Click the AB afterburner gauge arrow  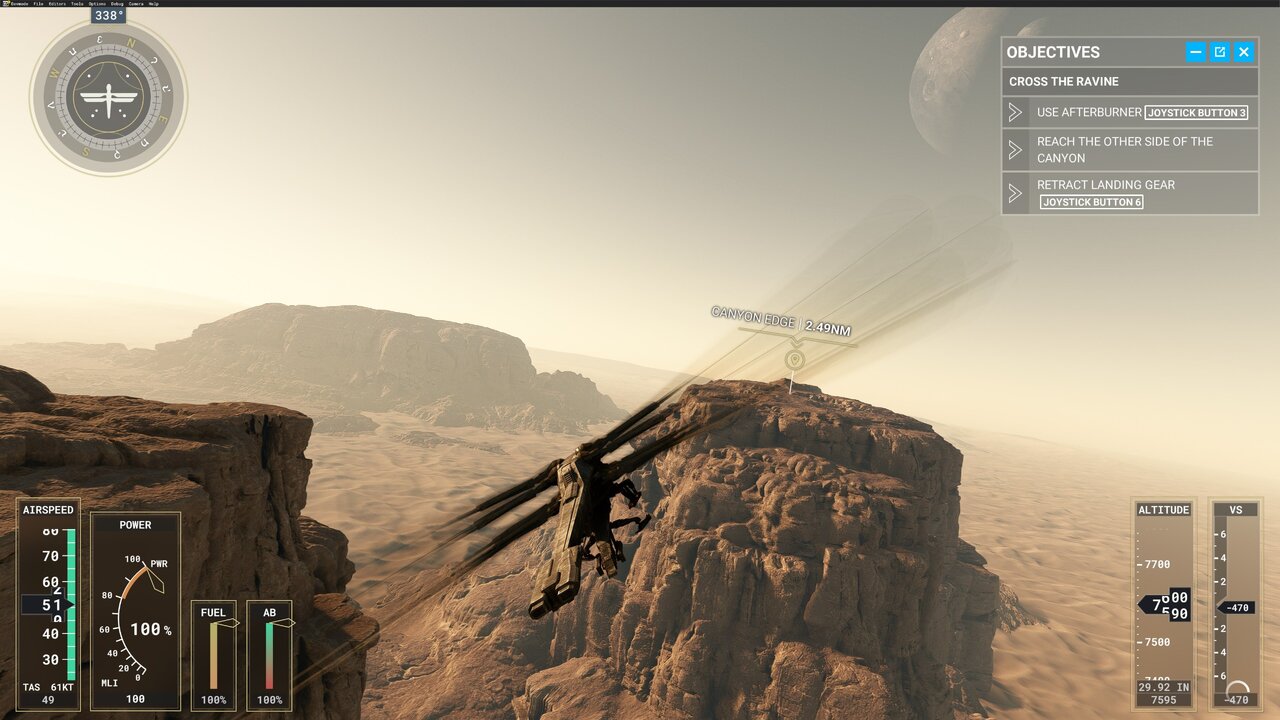click(x=283, y=620)
